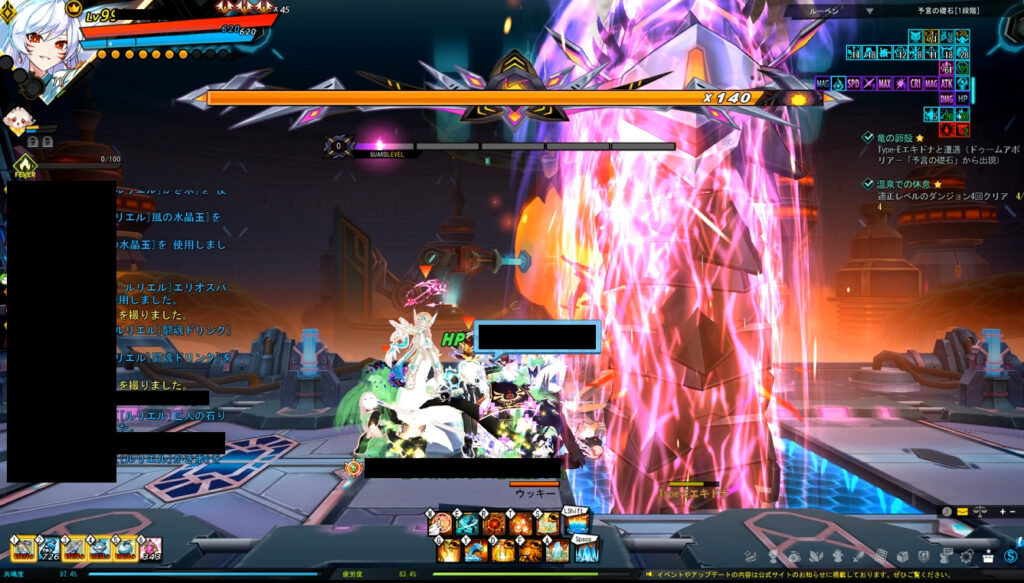
Task: Click the FEVER gauge icon
Action: [x=25, y=166]
